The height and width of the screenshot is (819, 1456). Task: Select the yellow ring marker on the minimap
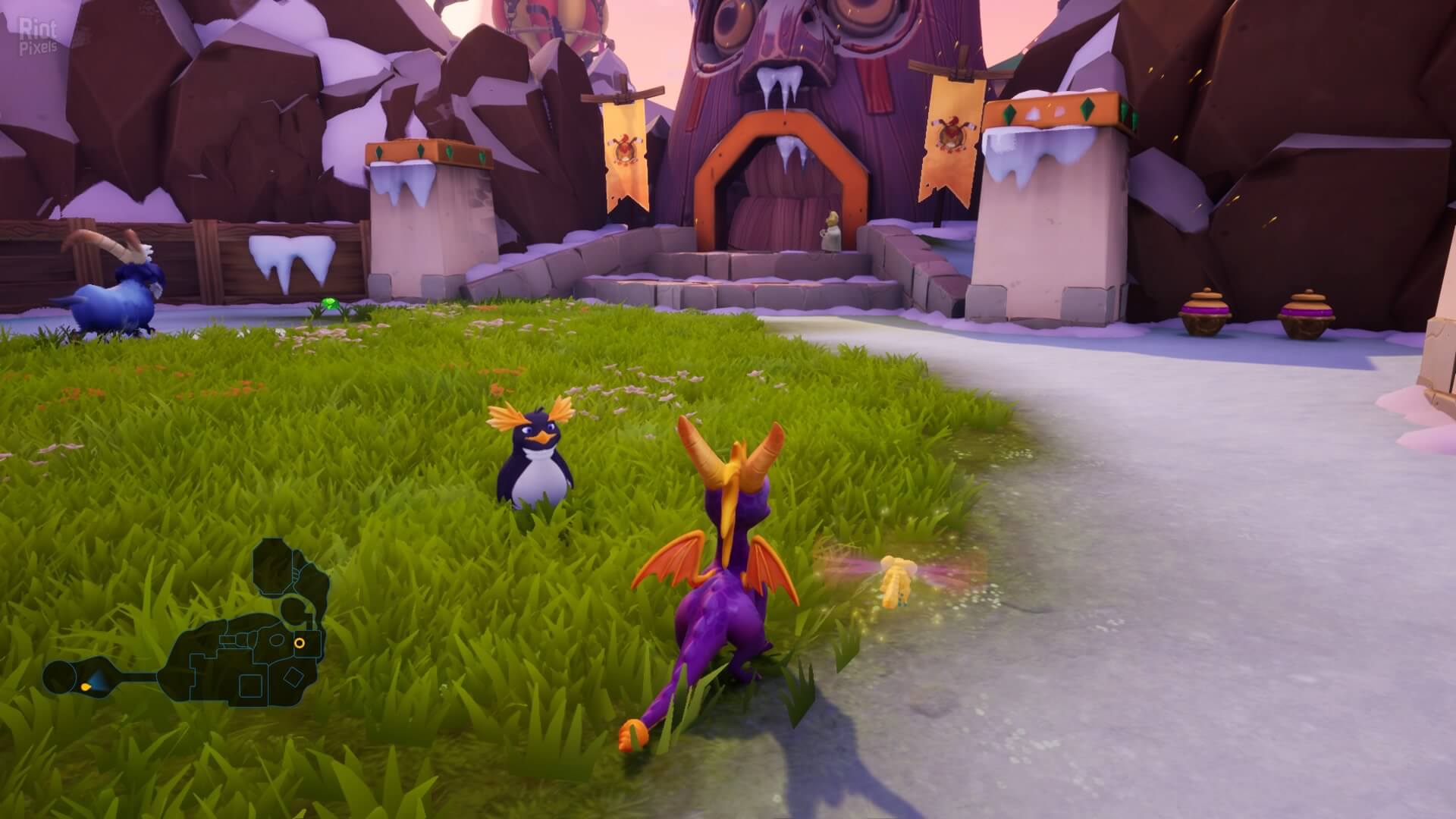point(300,643)
